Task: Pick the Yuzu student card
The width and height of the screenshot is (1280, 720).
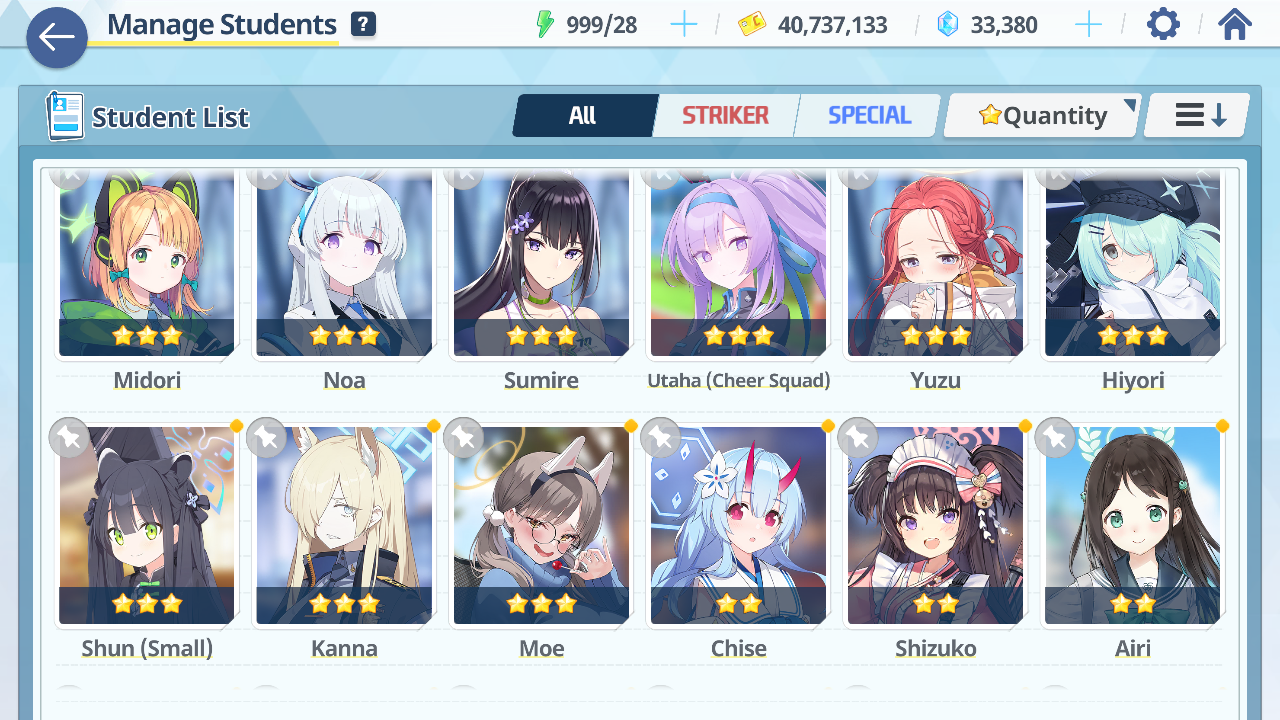Action: coord(935,265)
